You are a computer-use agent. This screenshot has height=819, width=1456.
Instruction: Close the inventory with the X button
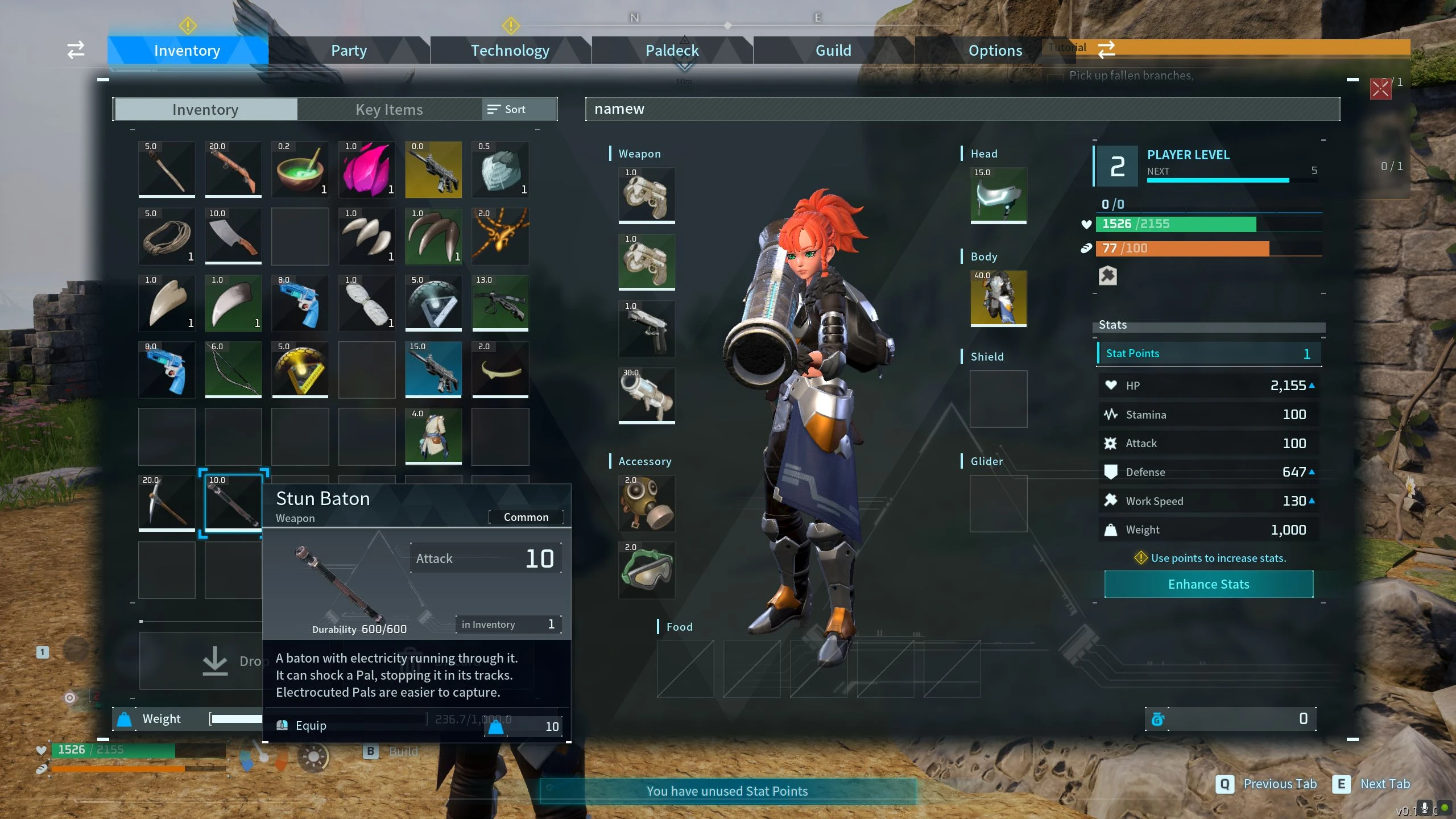pyautogui.click(x=1380, y=89)
